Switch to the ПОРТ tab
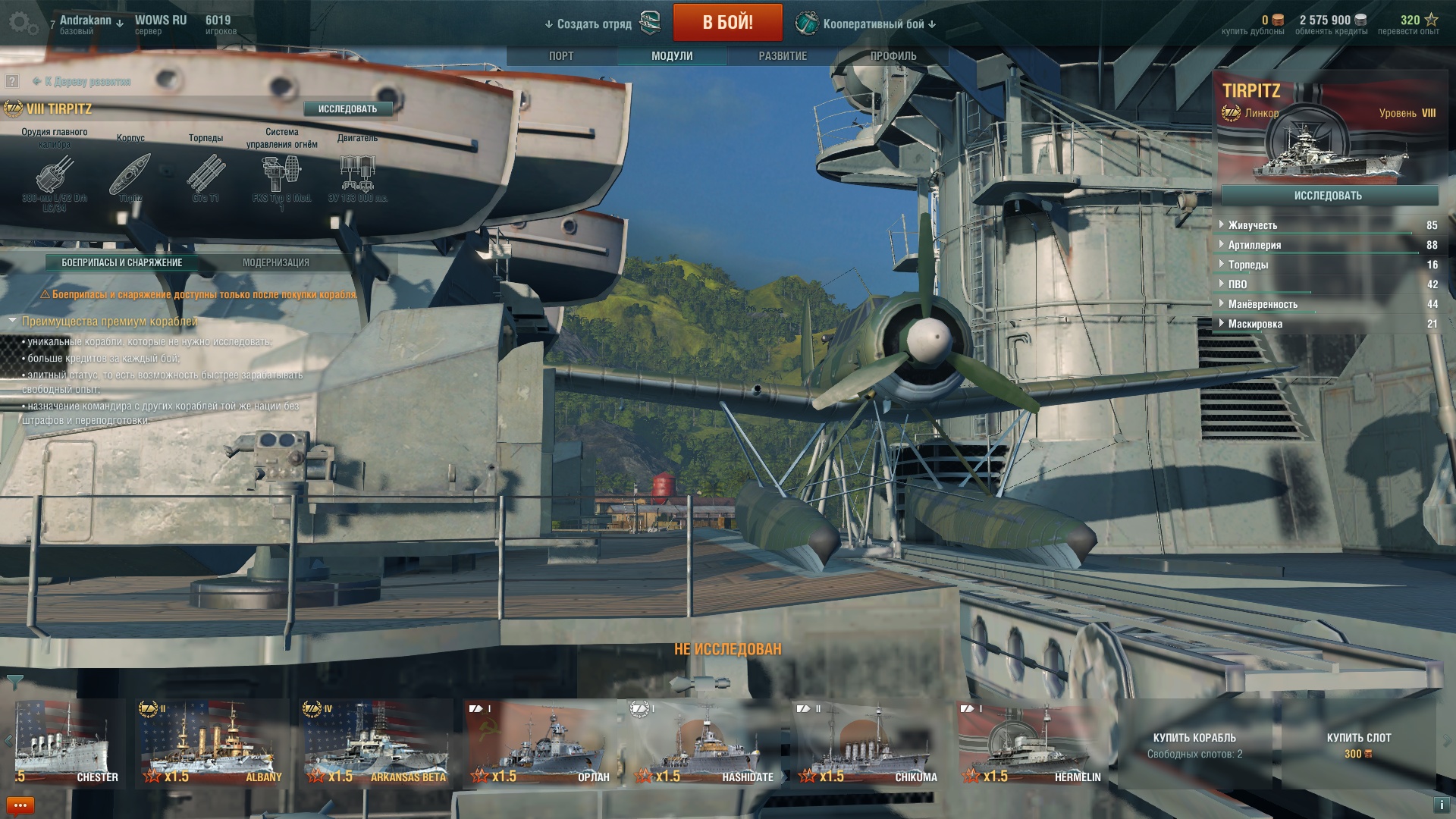 (x=561, y=56)
